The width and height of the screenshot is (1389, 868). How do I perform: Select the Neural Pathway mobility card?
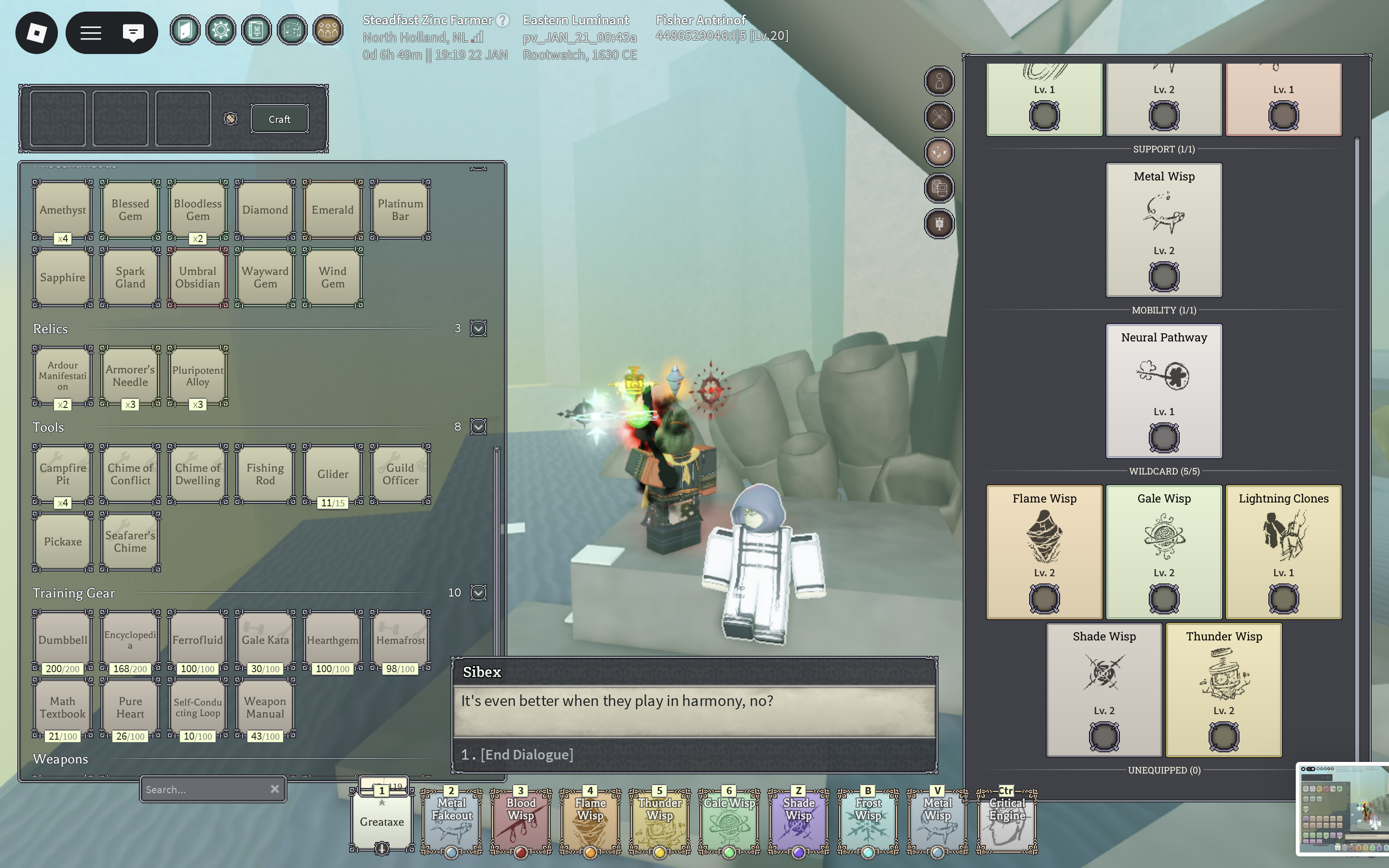pyautogui.click(x=1163, y=391)
